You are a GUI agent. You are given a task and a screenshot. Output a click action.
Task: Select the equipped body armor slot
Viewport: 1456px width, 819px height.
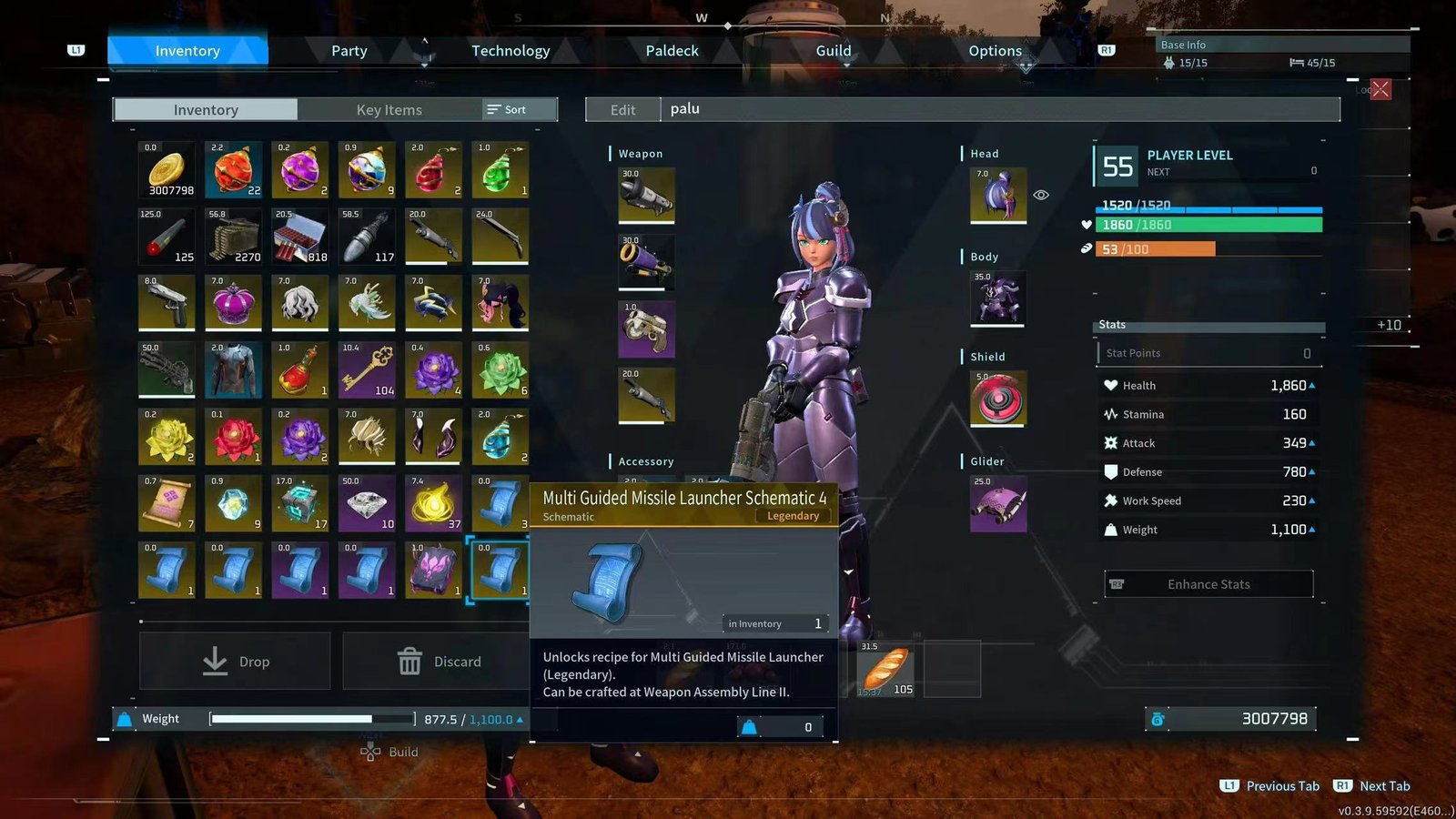(x=998, y=298)
